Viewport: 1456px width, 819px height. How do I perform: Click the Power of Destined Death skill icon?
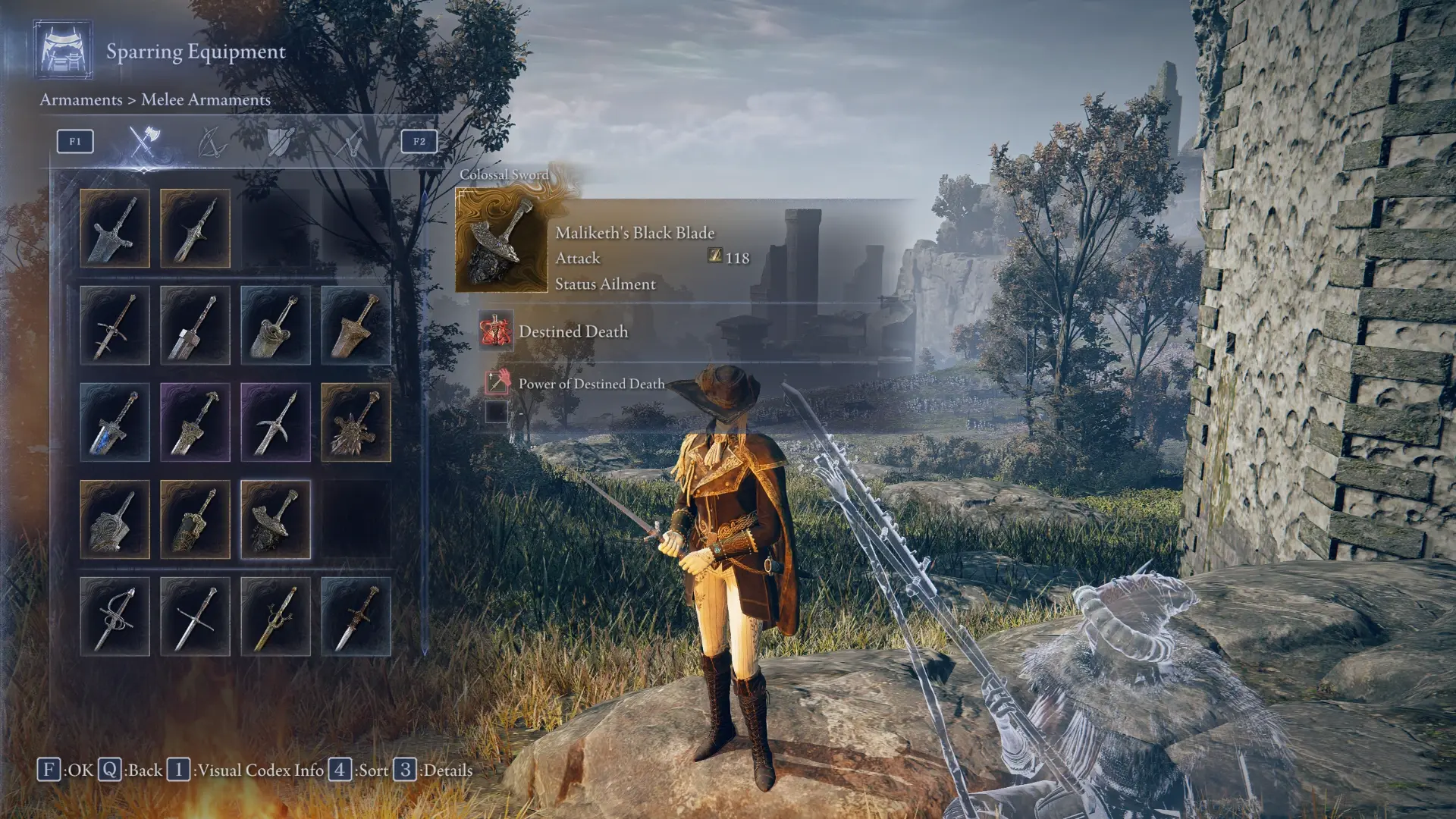[497, 383]
